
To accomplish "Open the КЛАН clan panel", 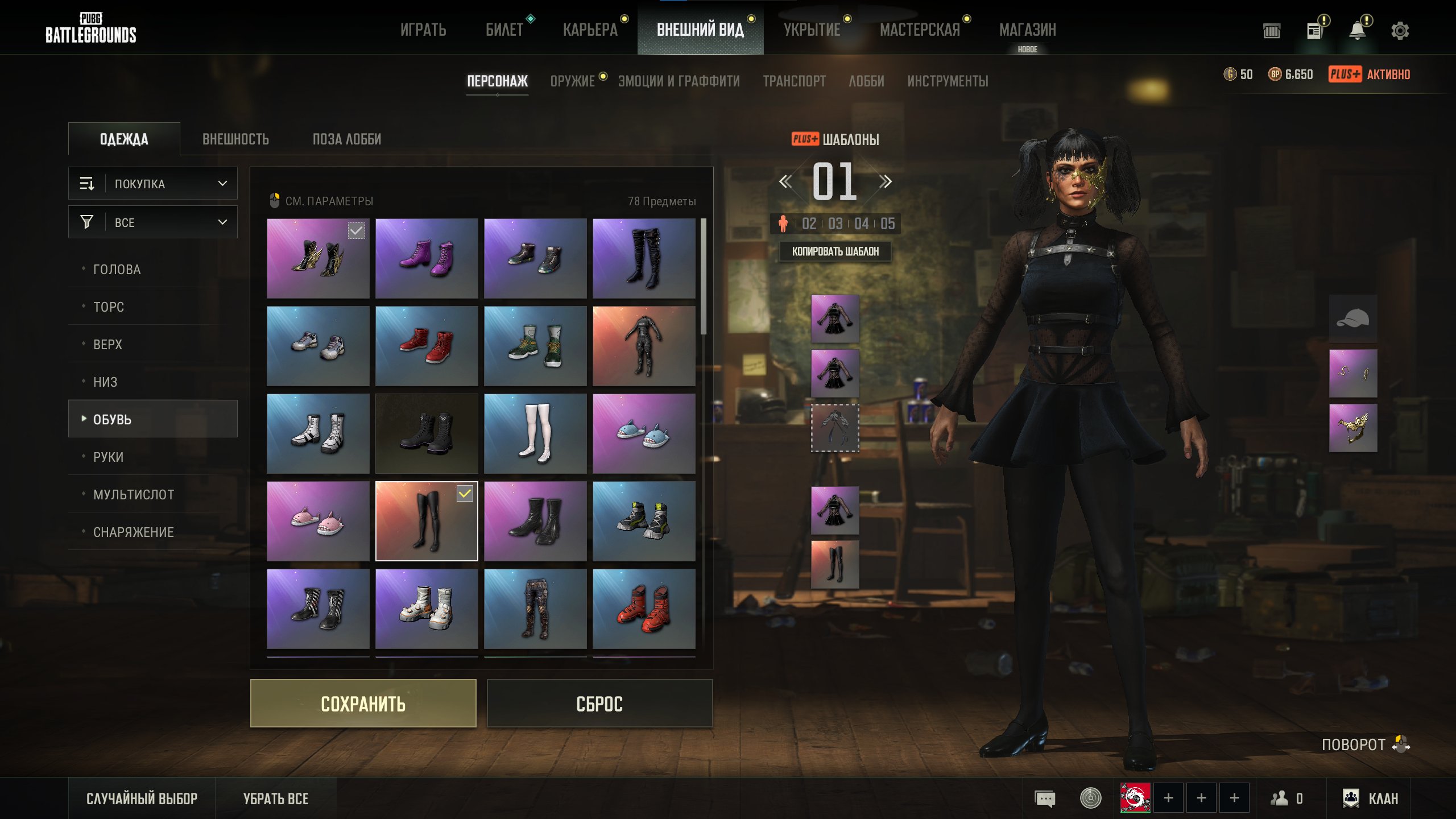I will pos(1371,799).
